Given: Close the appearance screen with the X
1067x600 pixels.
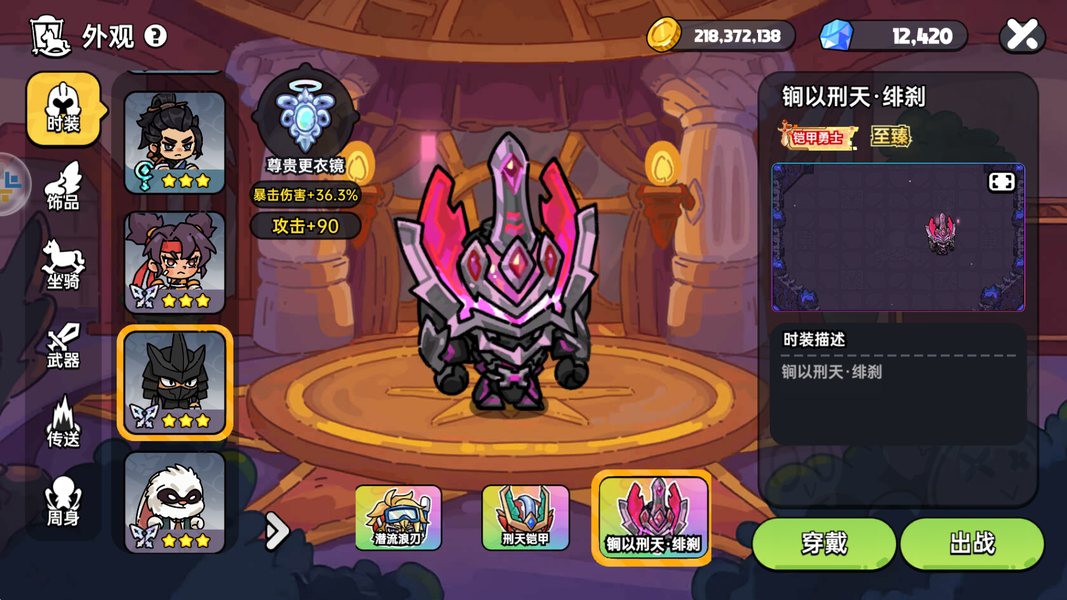Looking at the screenshot, I should [1022, 36].
